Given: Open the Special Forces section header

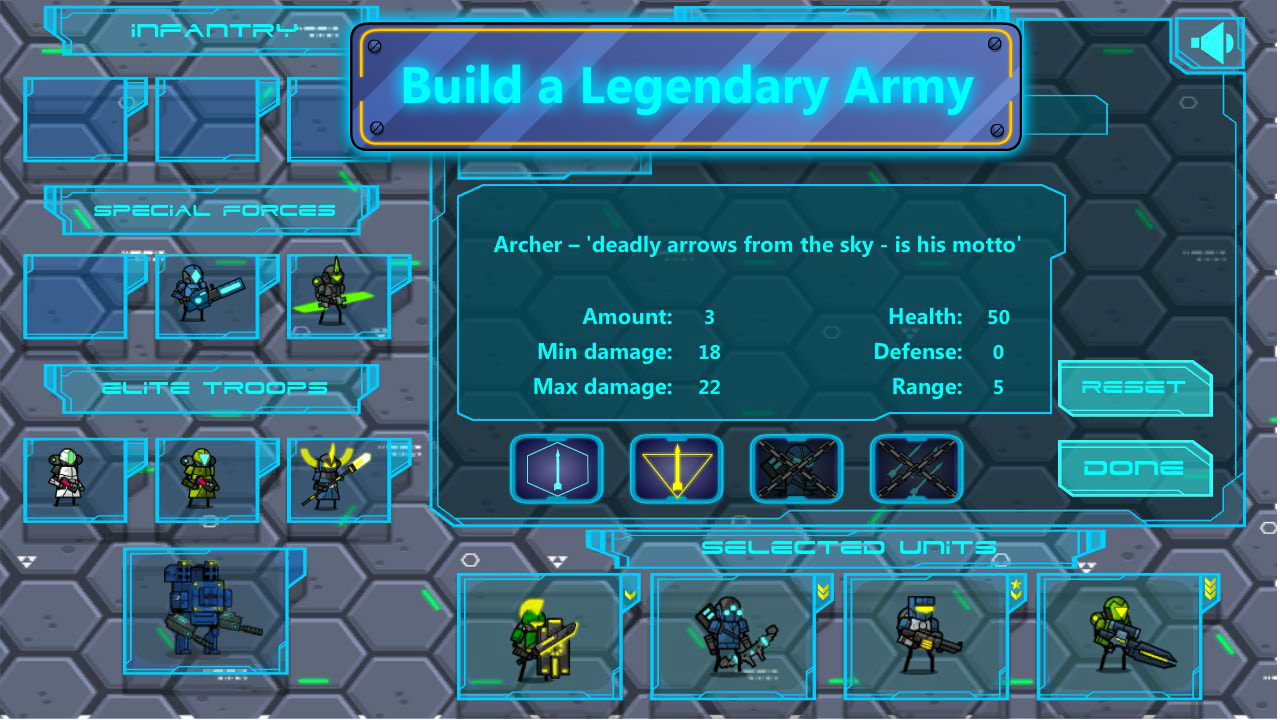Looking at the screenshot, I should click(210, 210).
